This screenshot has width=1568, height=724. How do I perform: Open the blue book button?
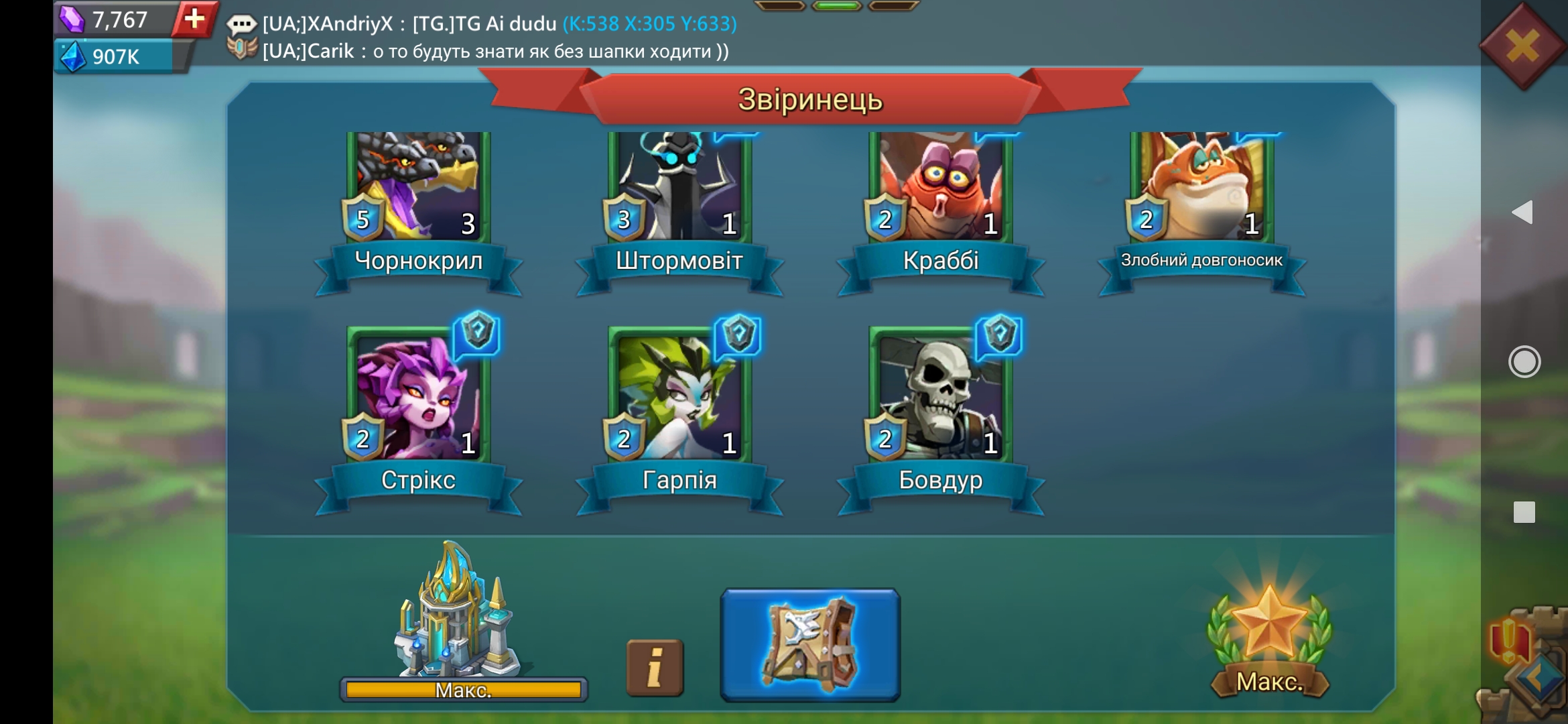point(810,645)
